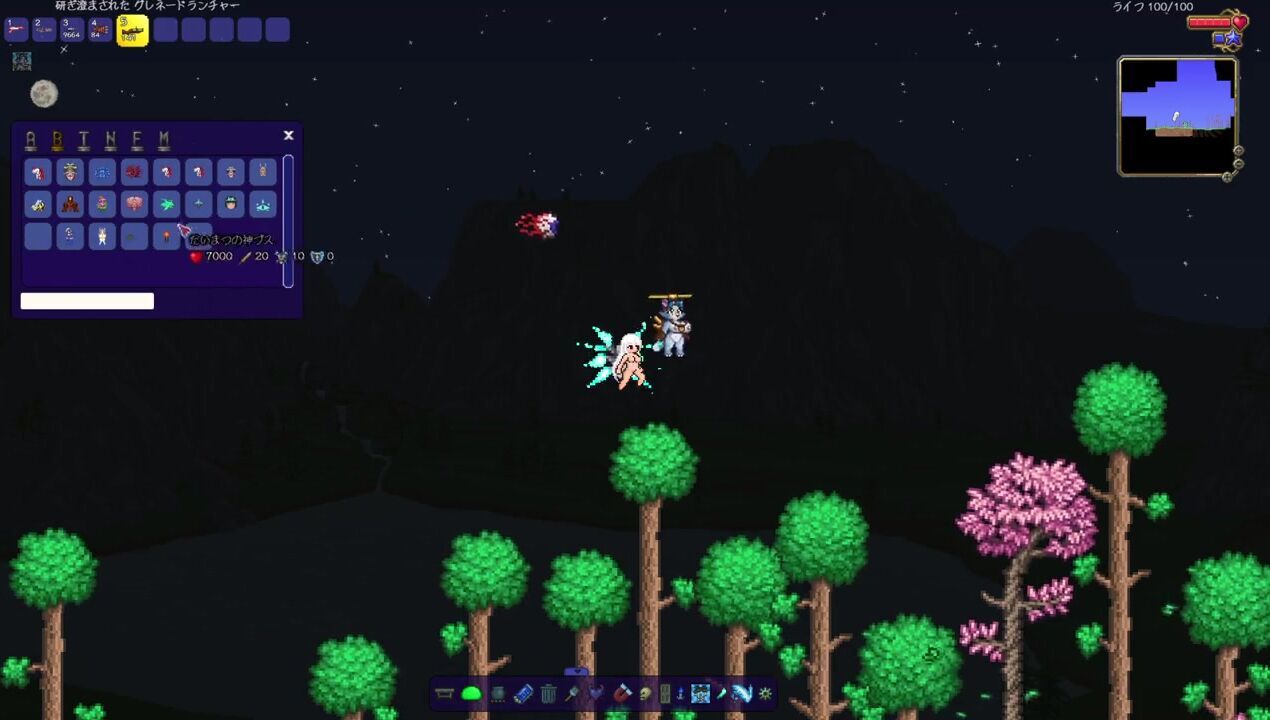This screenshot has height=720, width=1270.
Task: Open the minimap
Action: pyautogui.click(x=1177, y=116)
